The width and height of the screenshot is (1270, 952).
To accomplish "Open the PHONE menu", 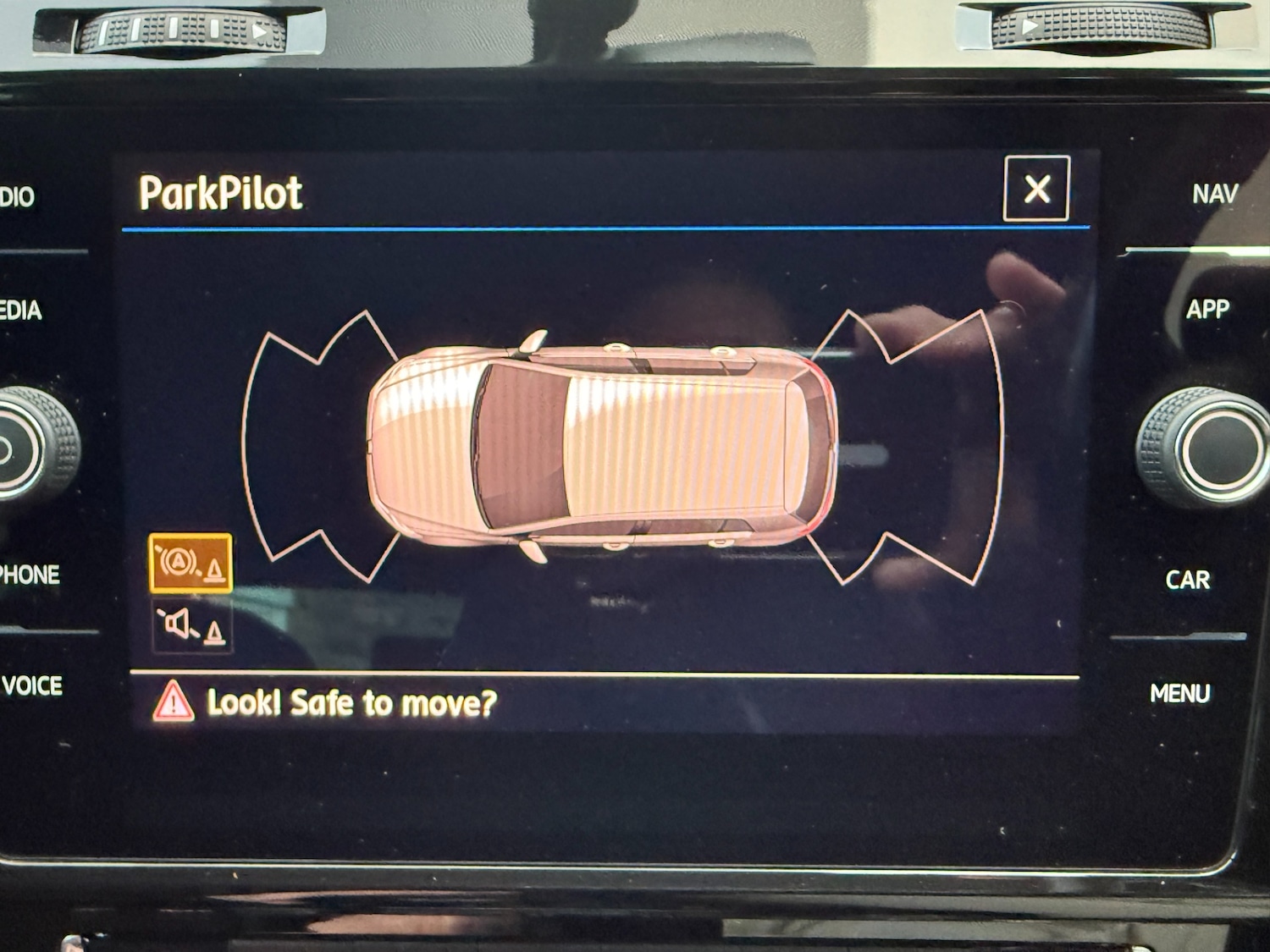I will [30, 575].
